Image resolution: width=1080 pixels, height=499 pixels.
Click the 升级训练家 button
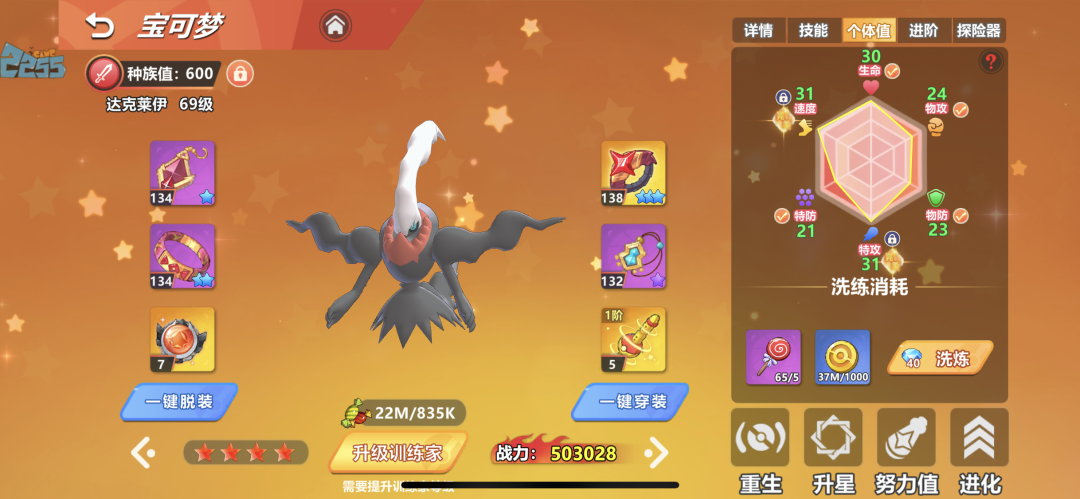(396, 453)
